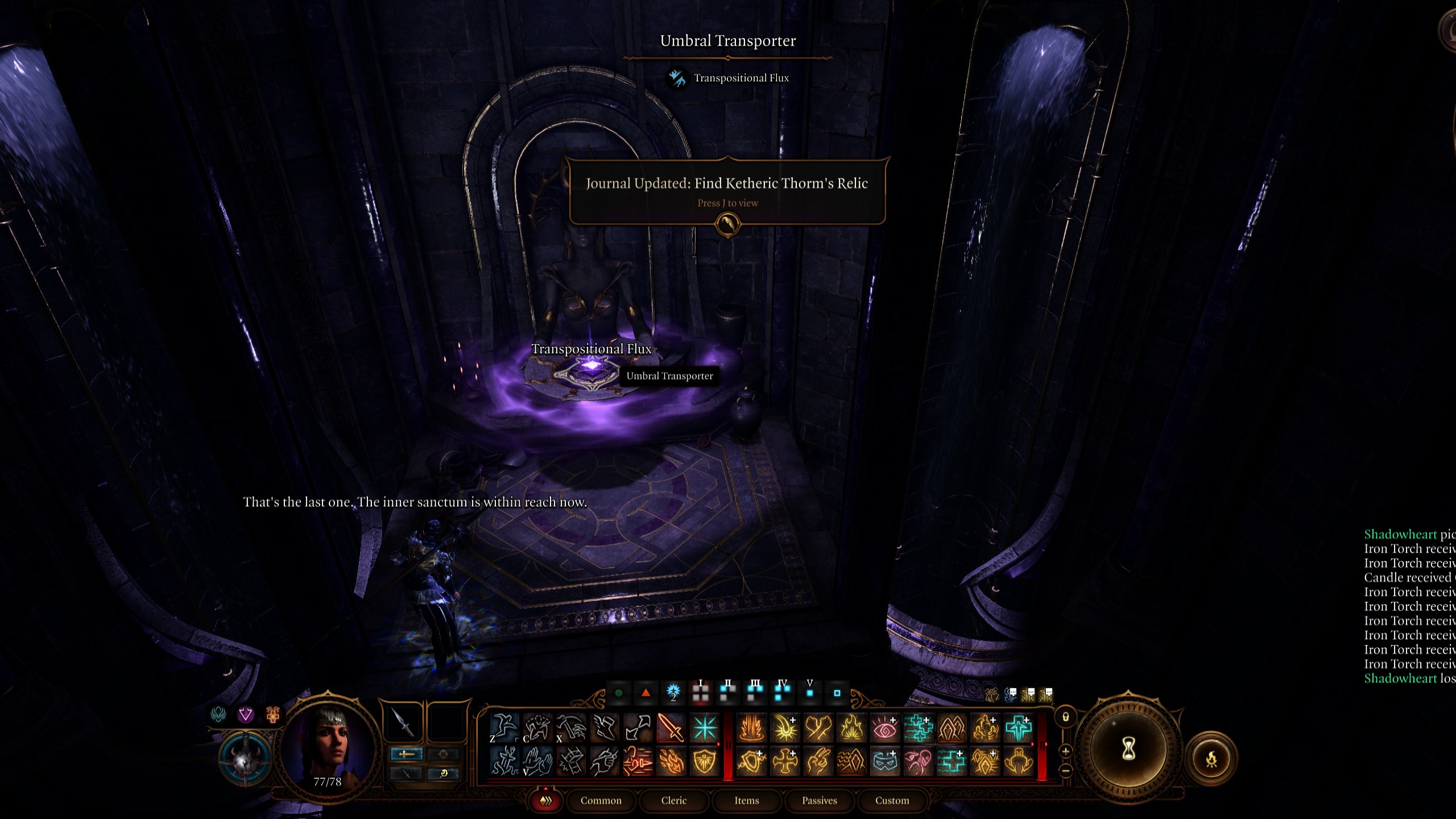Filter spells by level II slot

click(x=727, y=692)
